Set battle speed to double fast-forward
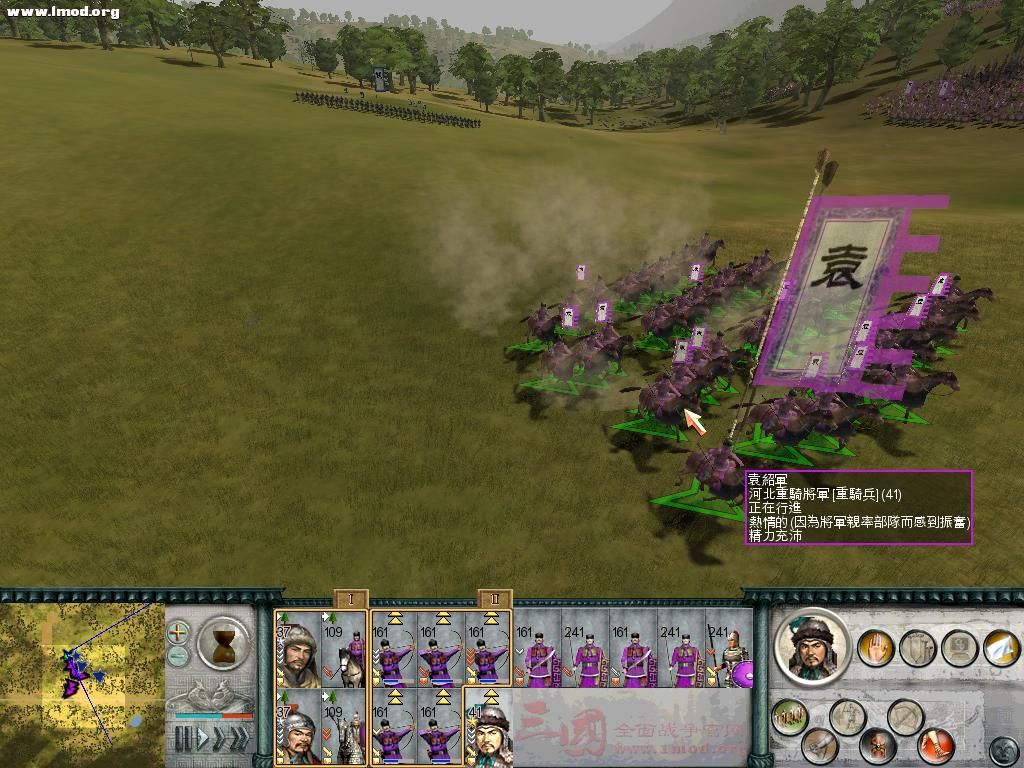 click(x=218, y=739)
